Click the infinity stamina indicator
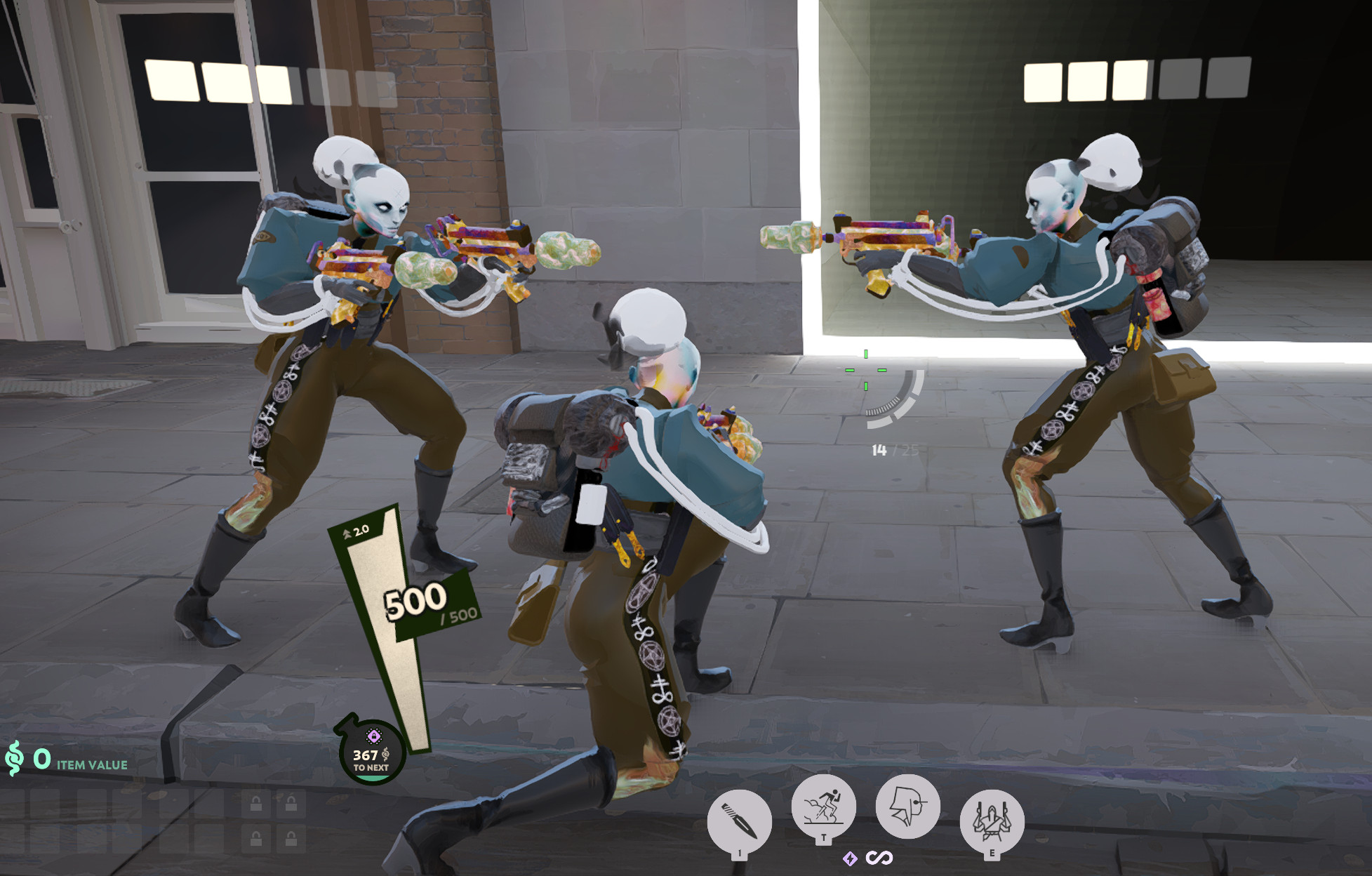Viewport: 1372px width, 876px height. pyautogui.click(x=879, y=859)
